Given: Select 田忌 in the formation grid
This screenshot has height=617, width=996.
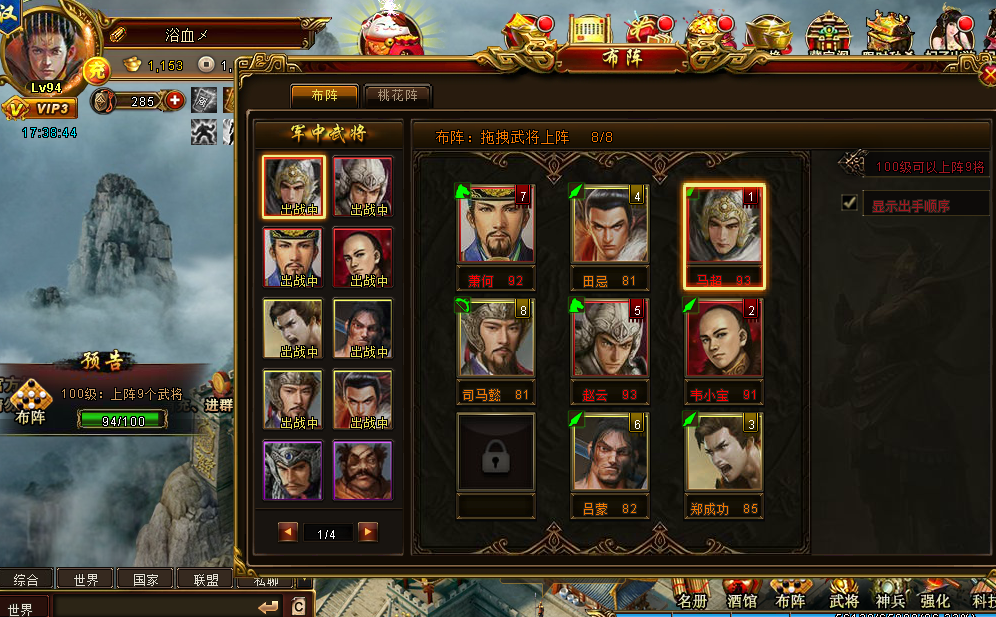Looking at the screenshot, I should click(610, 225).
